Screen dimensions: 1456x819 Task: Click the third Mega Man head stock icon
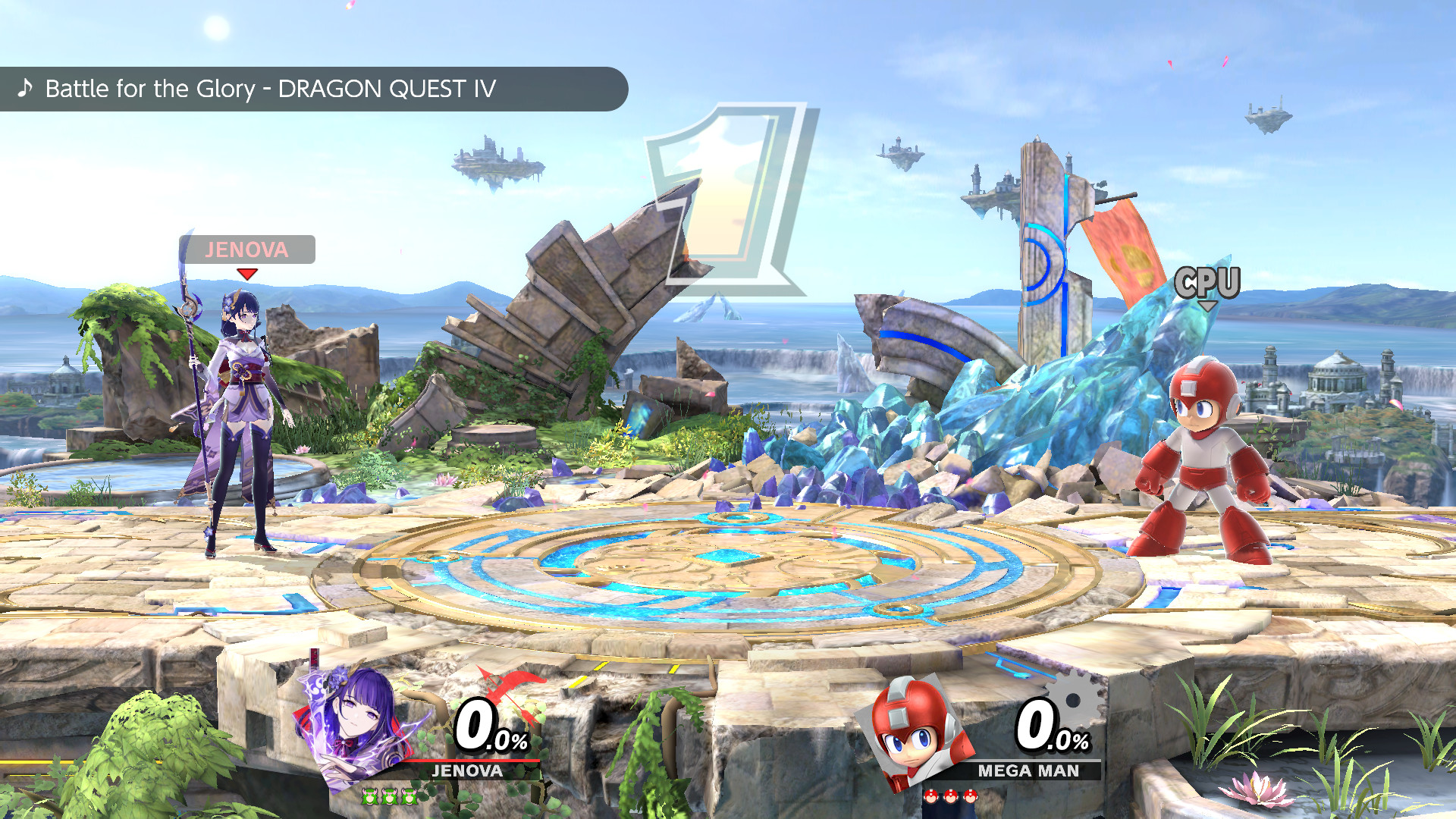coord(971,797)
